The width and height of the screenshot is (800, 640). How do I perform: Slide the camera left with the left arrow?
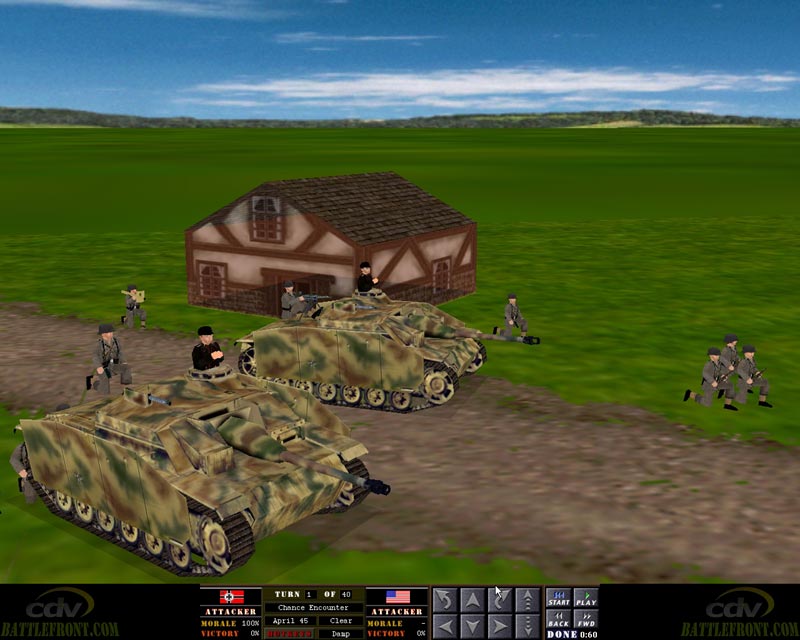445,627
